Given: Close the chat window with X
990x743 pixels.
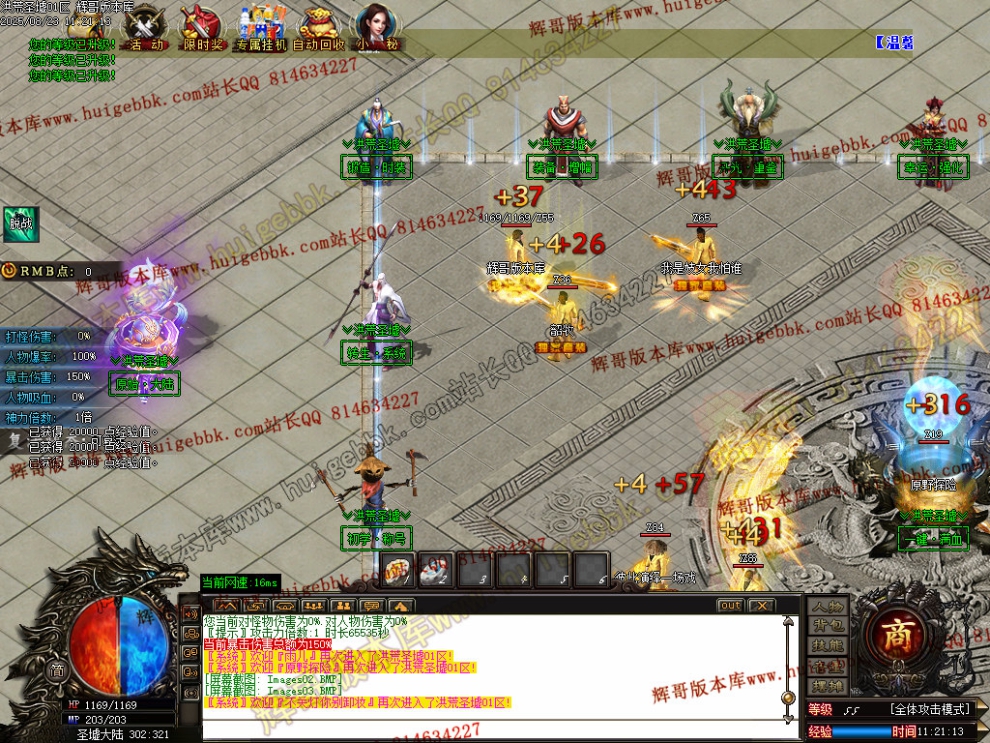Looking at the screenshot, I should pos(761,606).
